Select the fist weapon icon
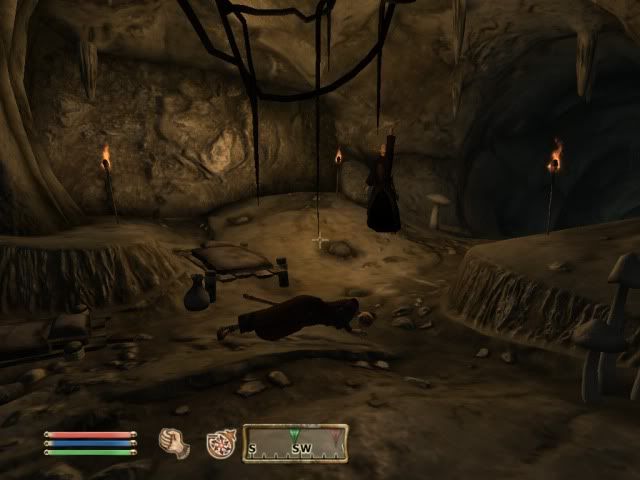This screenshot has width=640, height=480. click(173, 441)
